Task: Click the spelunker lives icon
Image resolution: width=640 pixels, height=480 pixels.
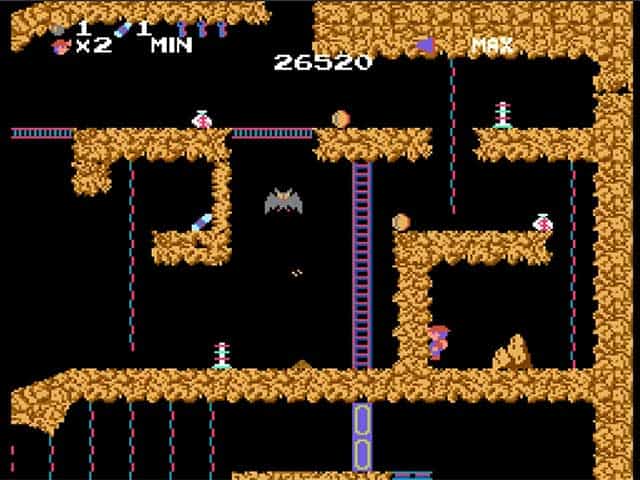Action: pos(60,46)
